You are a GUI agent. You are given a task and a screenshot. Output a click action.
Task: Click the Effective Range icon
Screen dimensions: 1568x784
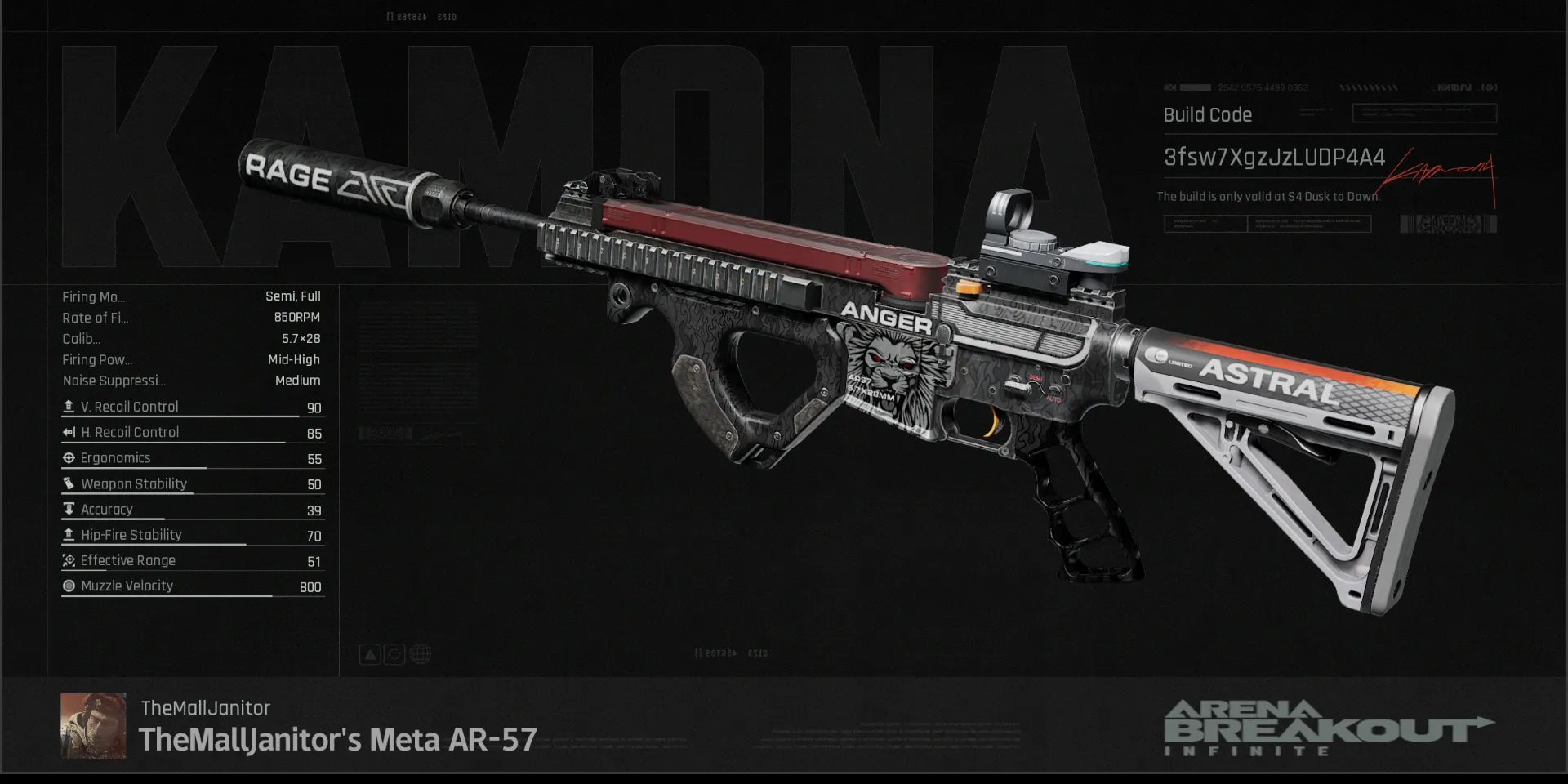[69, 560]
